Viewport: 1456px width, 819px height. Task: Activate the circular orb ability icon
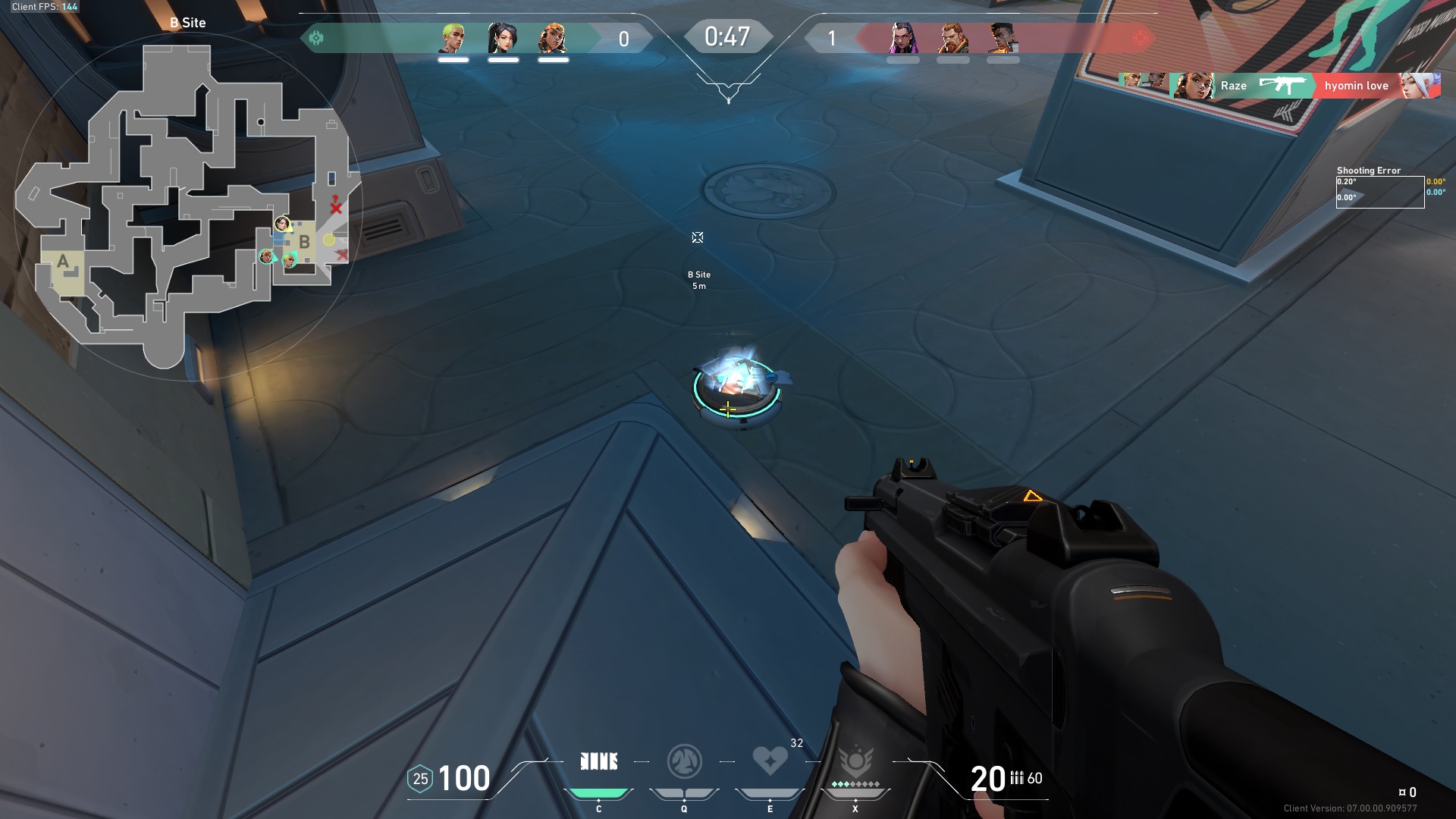pos(684,761)
